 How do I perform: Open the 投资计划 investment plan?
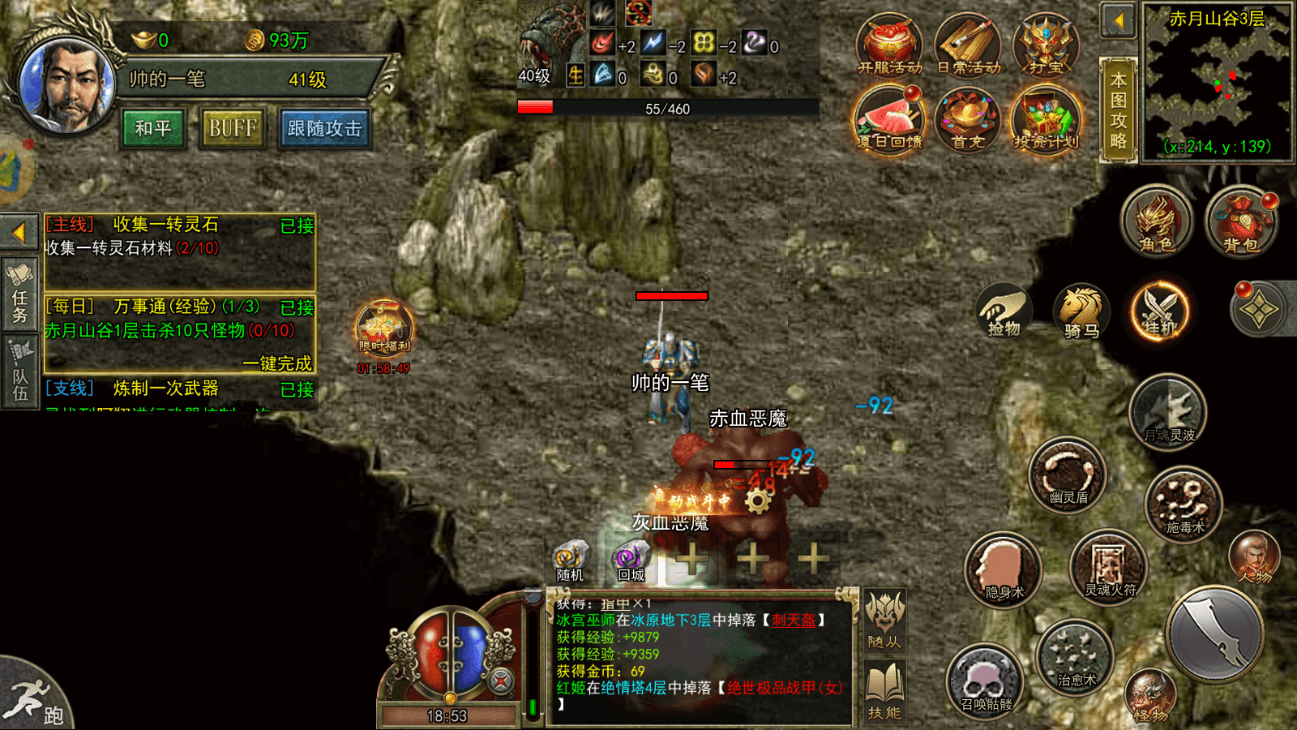click(1045, 120)
